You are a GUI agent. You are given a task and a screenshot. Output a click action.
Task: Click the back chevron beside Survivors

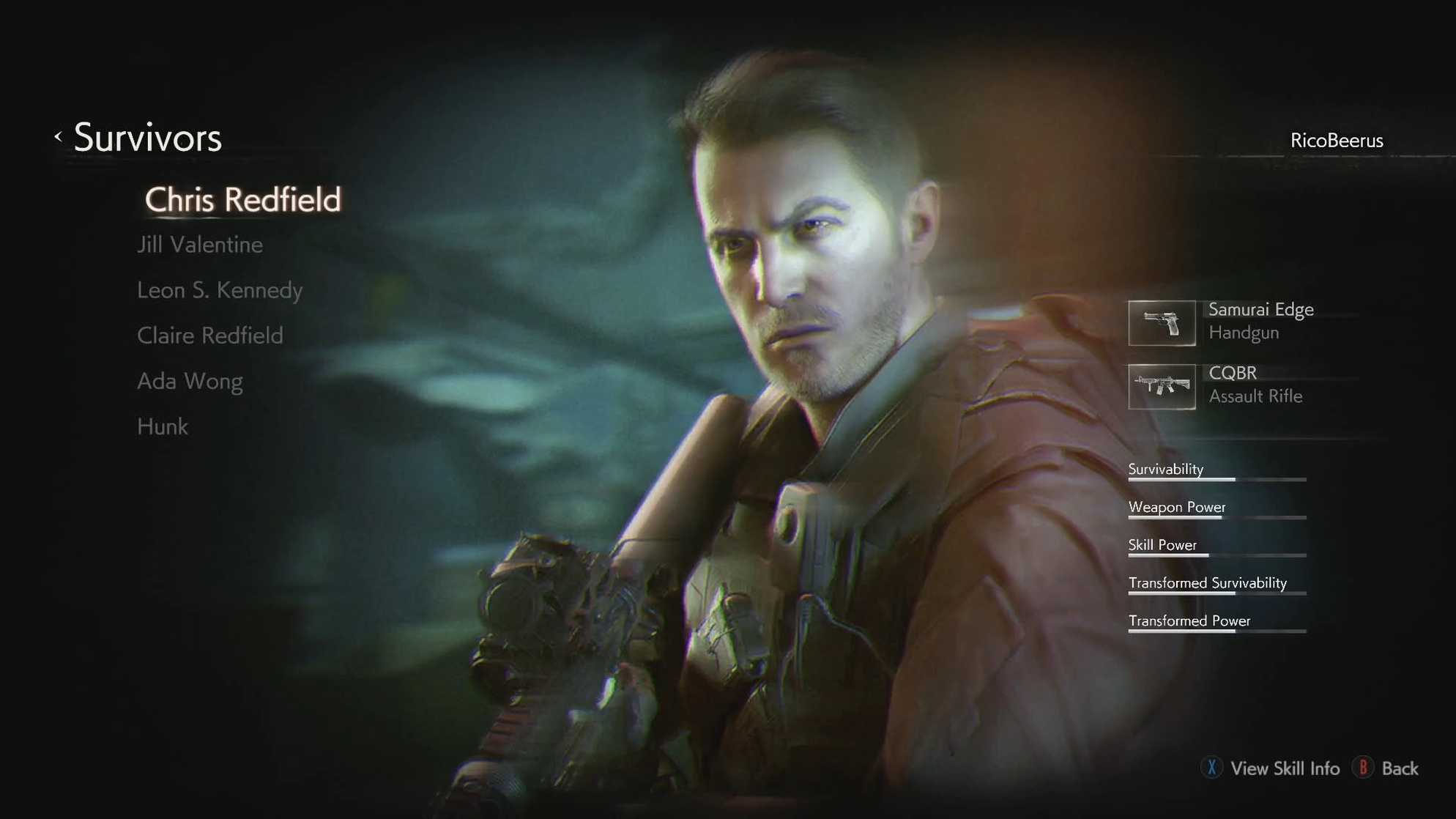(x=58, y=136)
